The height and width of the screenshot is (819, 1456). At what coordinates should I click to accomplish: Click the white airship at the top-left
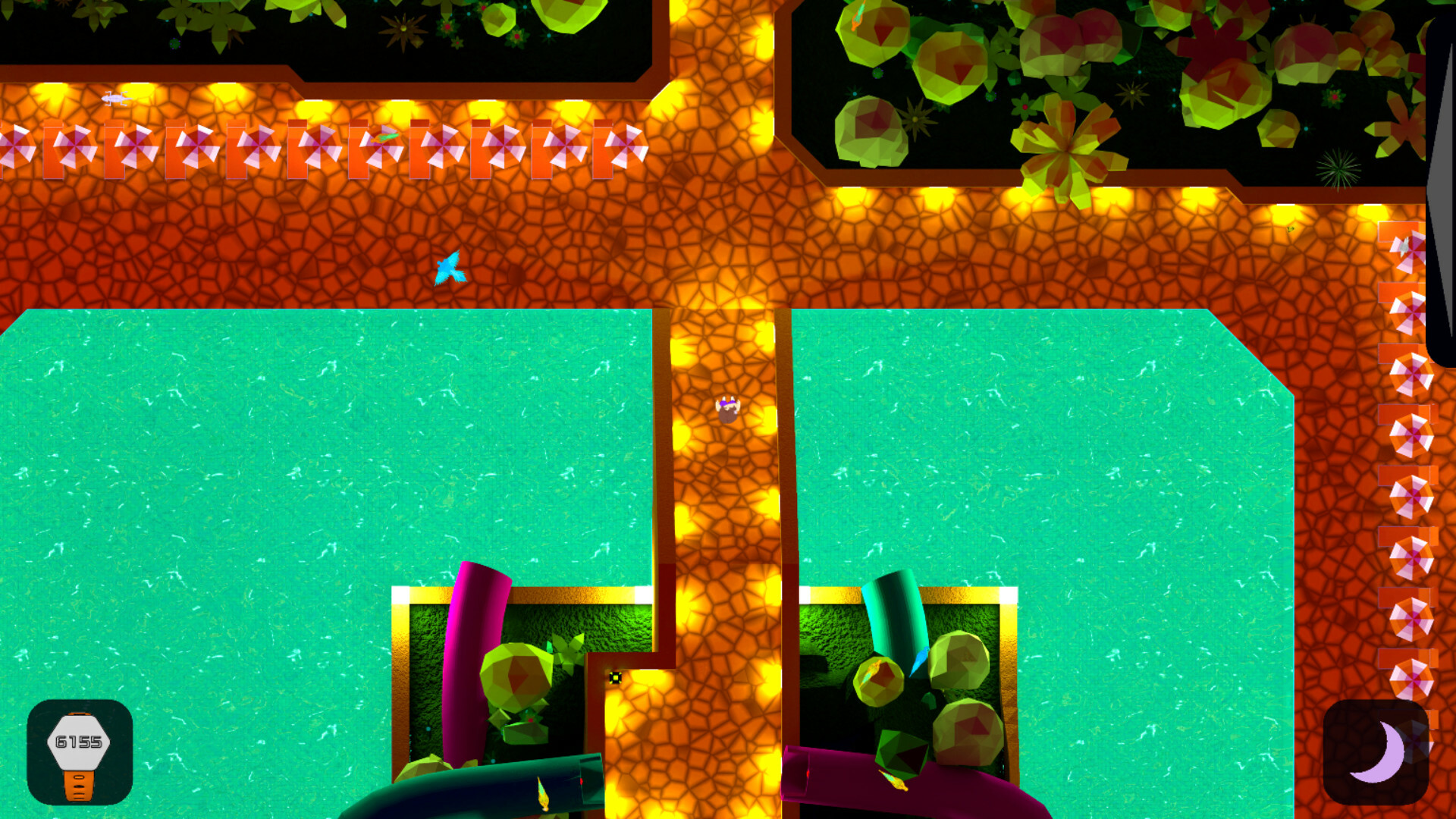[114, 99]
